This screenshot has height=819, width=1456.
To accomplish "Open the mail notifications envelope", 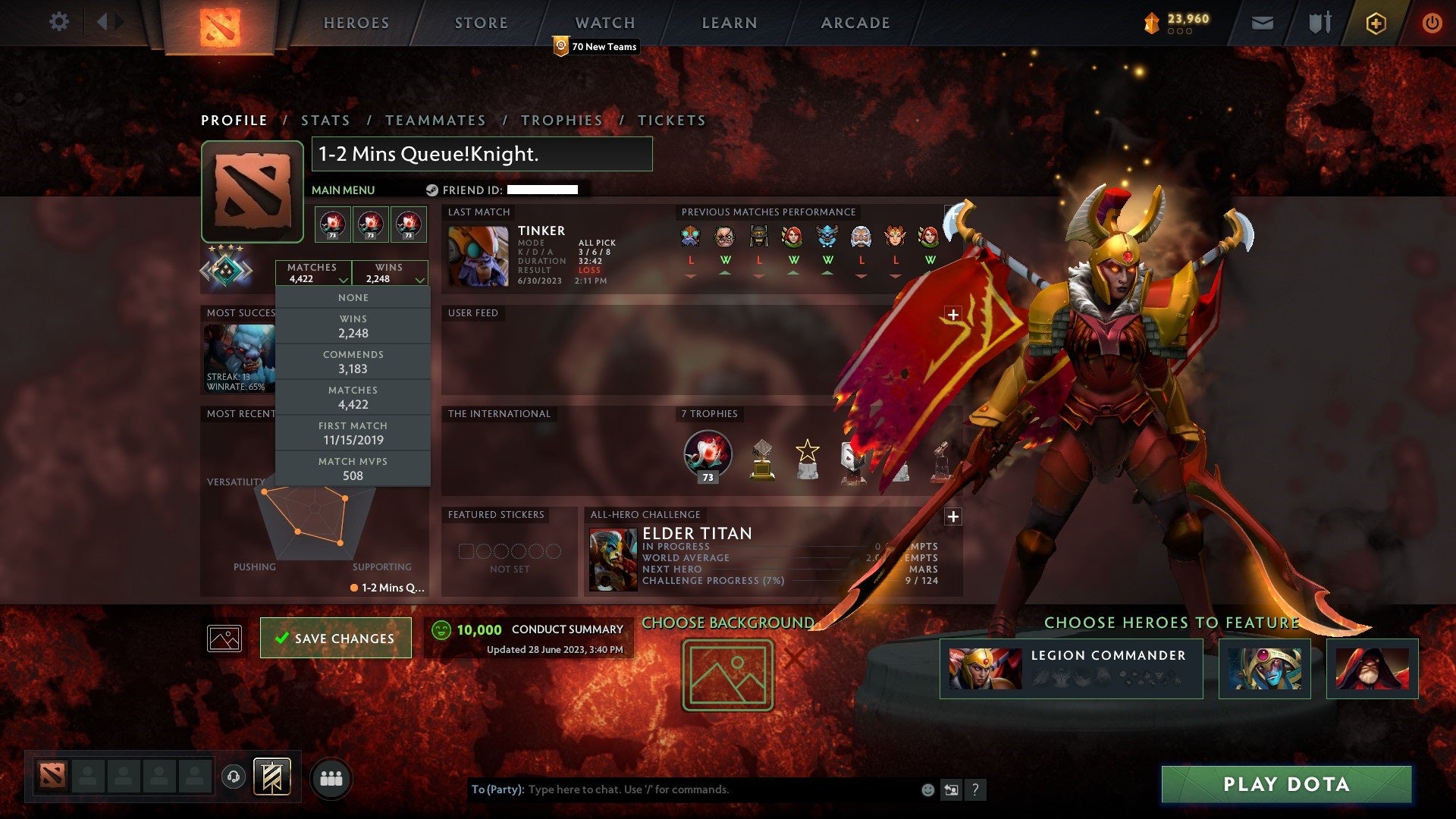I will [x=1262, y=23].
